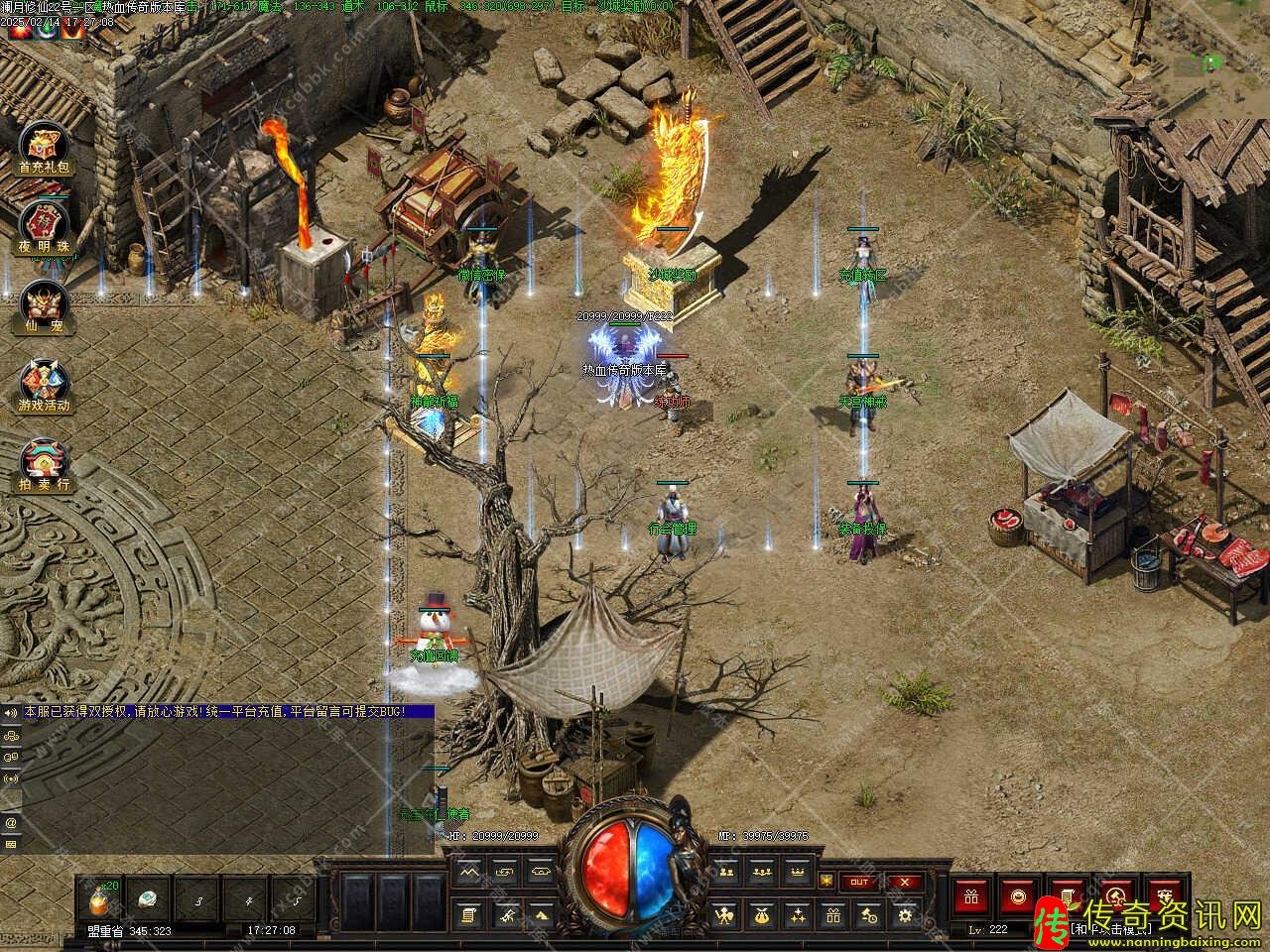Image resolution: width=1270 pixels, height=952 pixels.
Task: Open the warrior character icon
Action: (725, 915)
